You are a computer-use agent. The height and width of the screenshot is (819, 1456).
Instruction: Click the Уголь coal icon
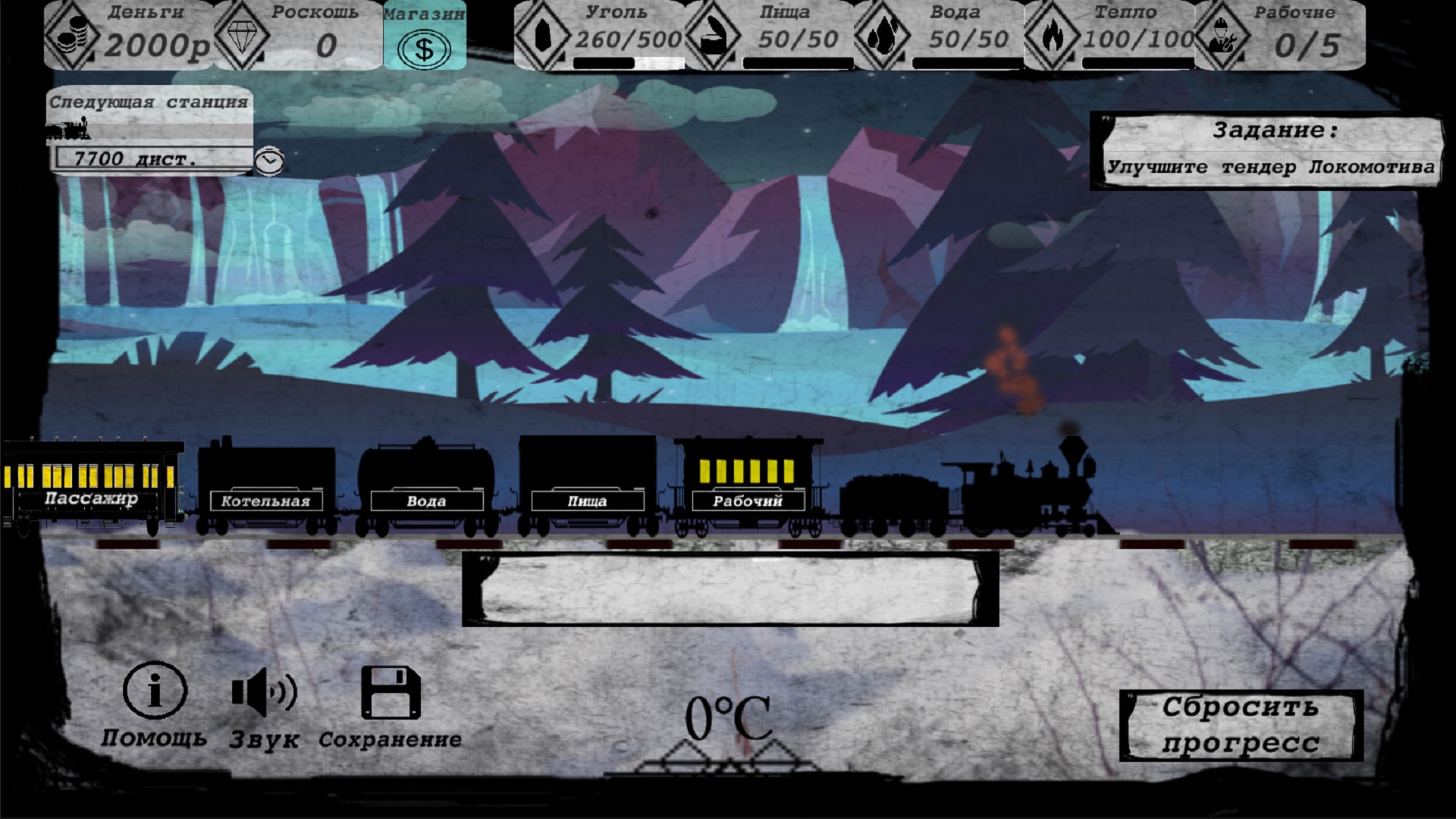point(541,36)
